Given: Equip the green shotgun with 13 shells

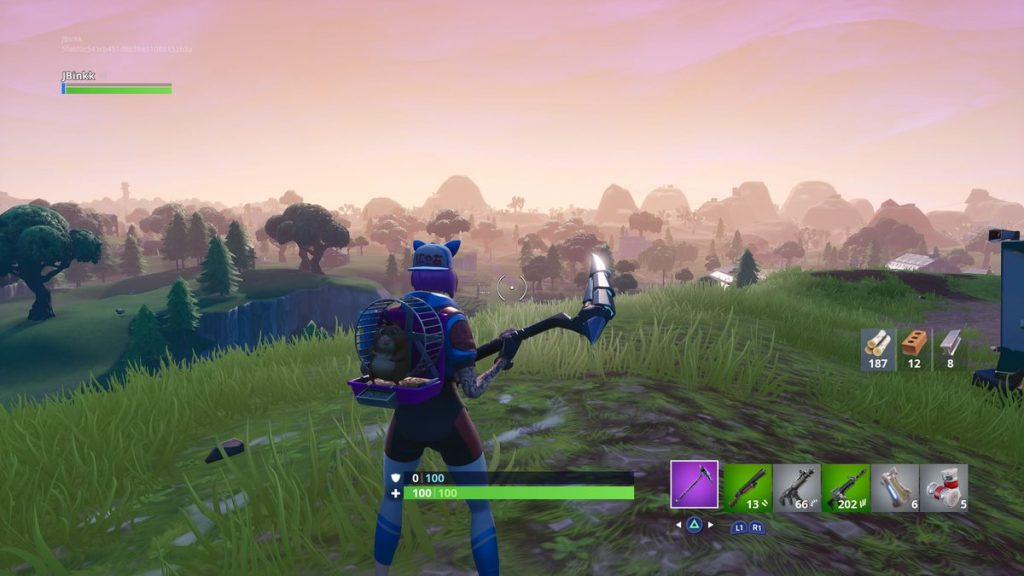Looking at the screenshot, I should point(746,488).
